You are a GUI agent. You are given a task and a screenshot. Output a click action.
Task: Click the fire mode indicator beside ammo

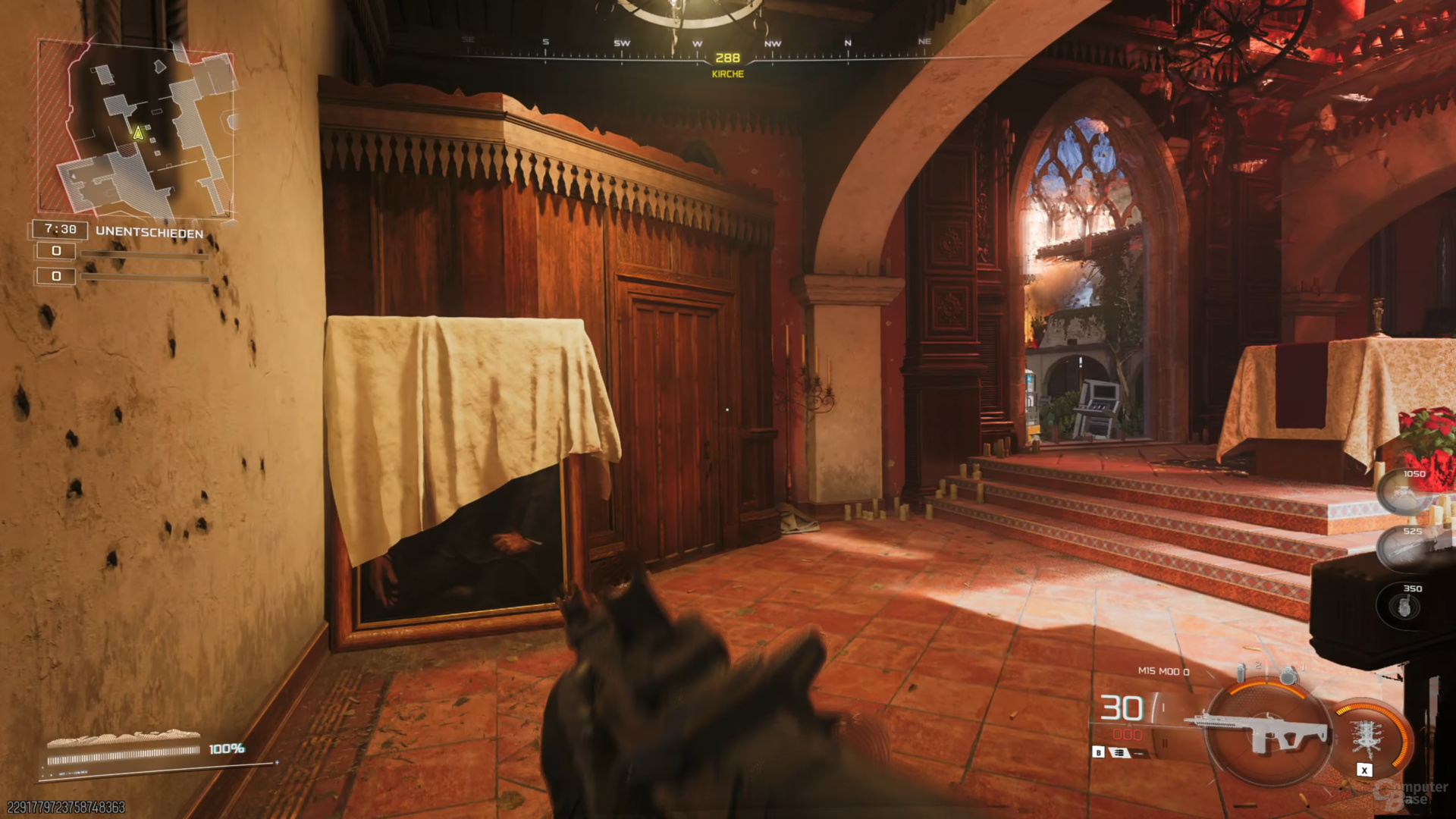pos(1121,752)
